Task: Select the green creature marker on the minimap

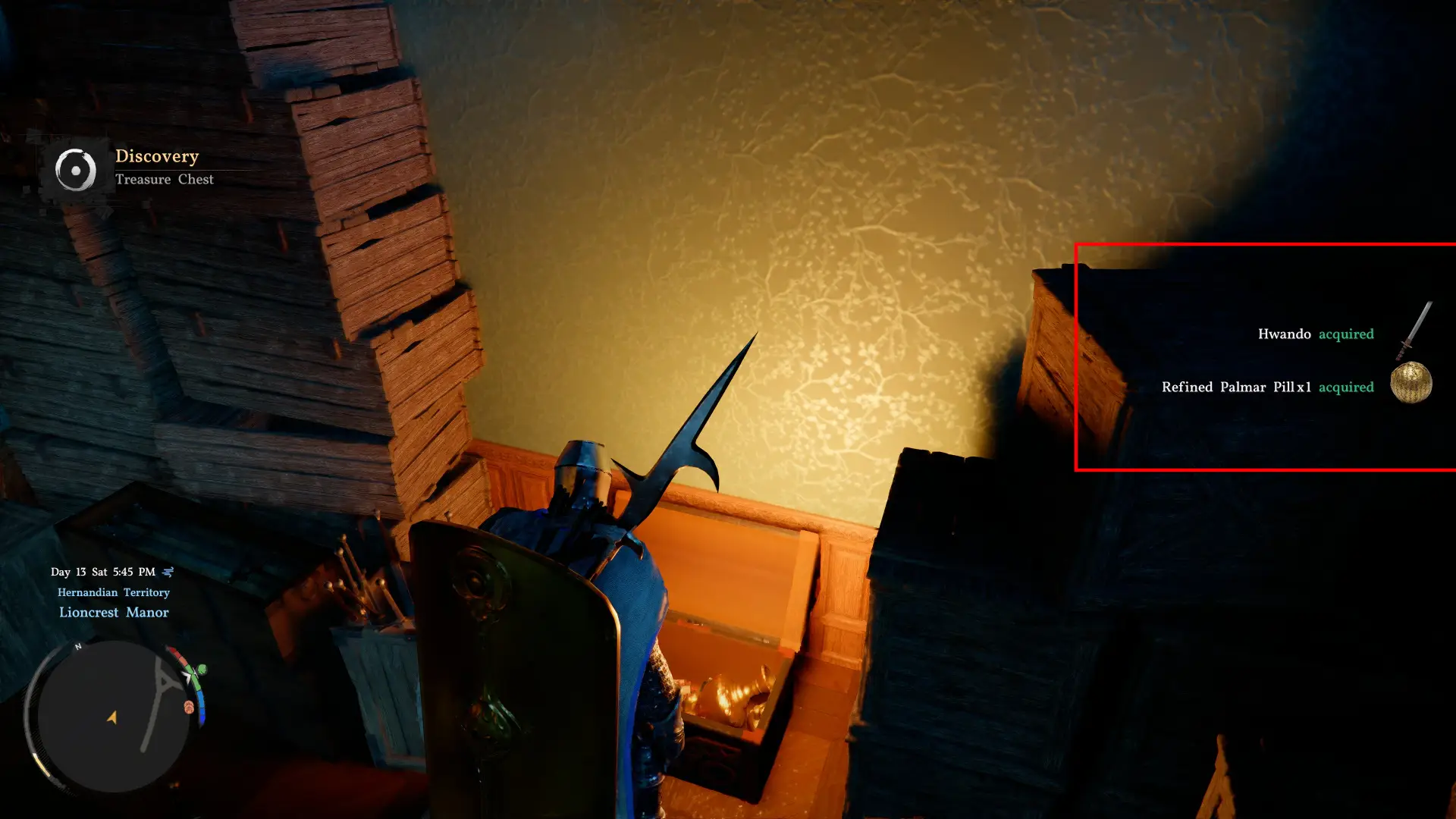Action: [x=202, y=670]
